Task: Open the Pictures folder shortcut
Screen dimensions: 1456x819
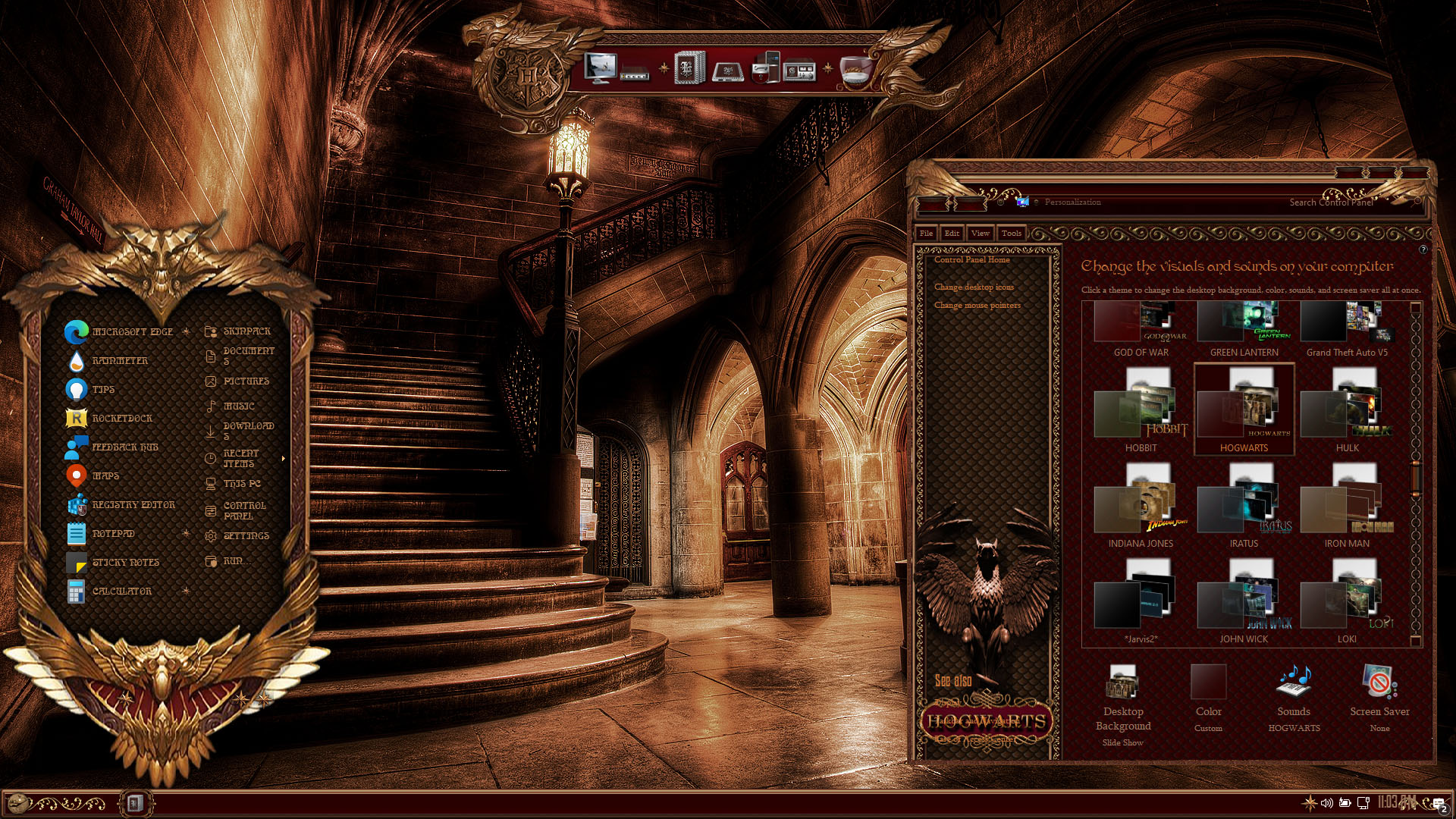Action: 246,381
